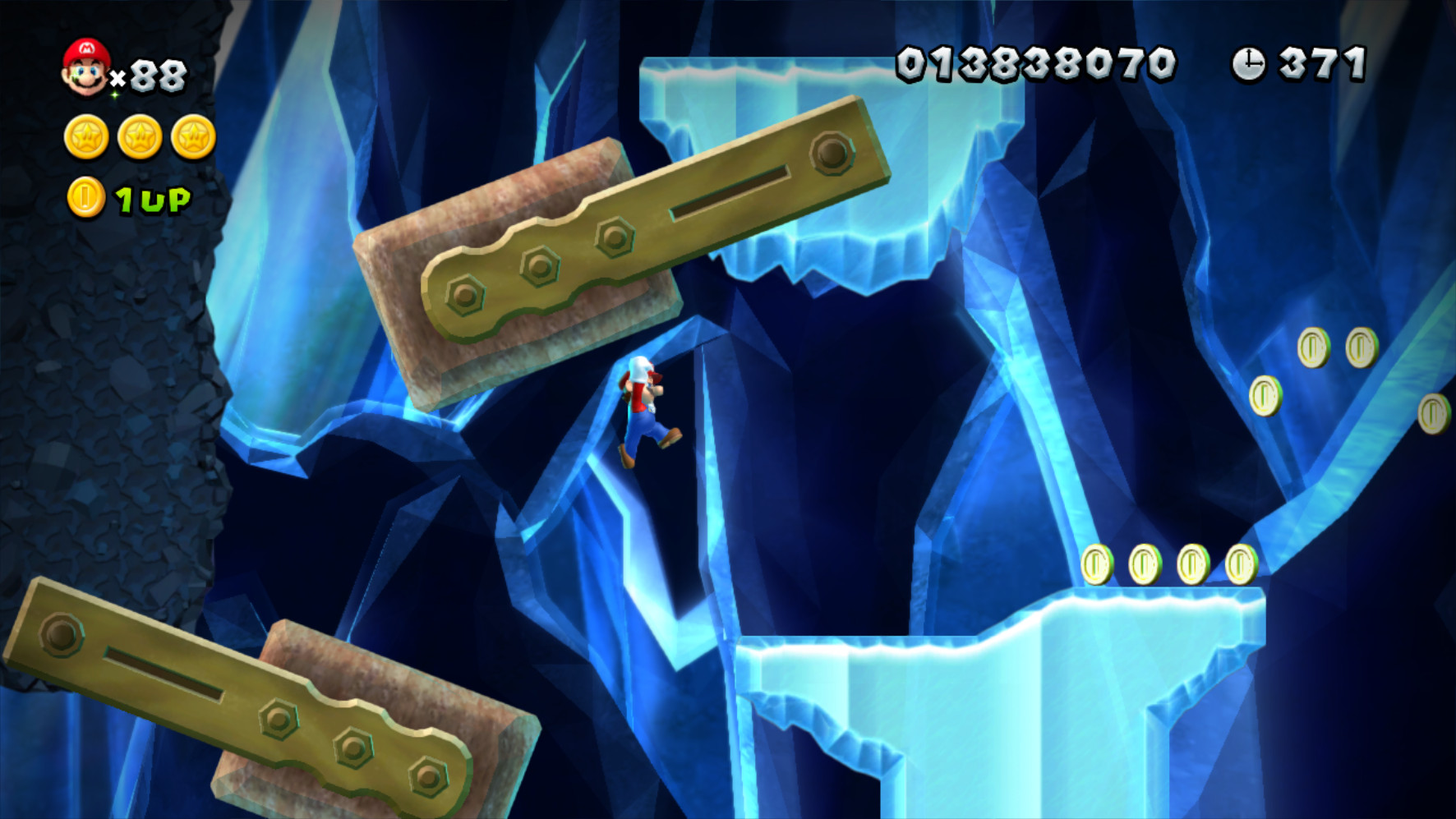Click the leftmost green coin above the ice ledge

tap(1096, 563)
